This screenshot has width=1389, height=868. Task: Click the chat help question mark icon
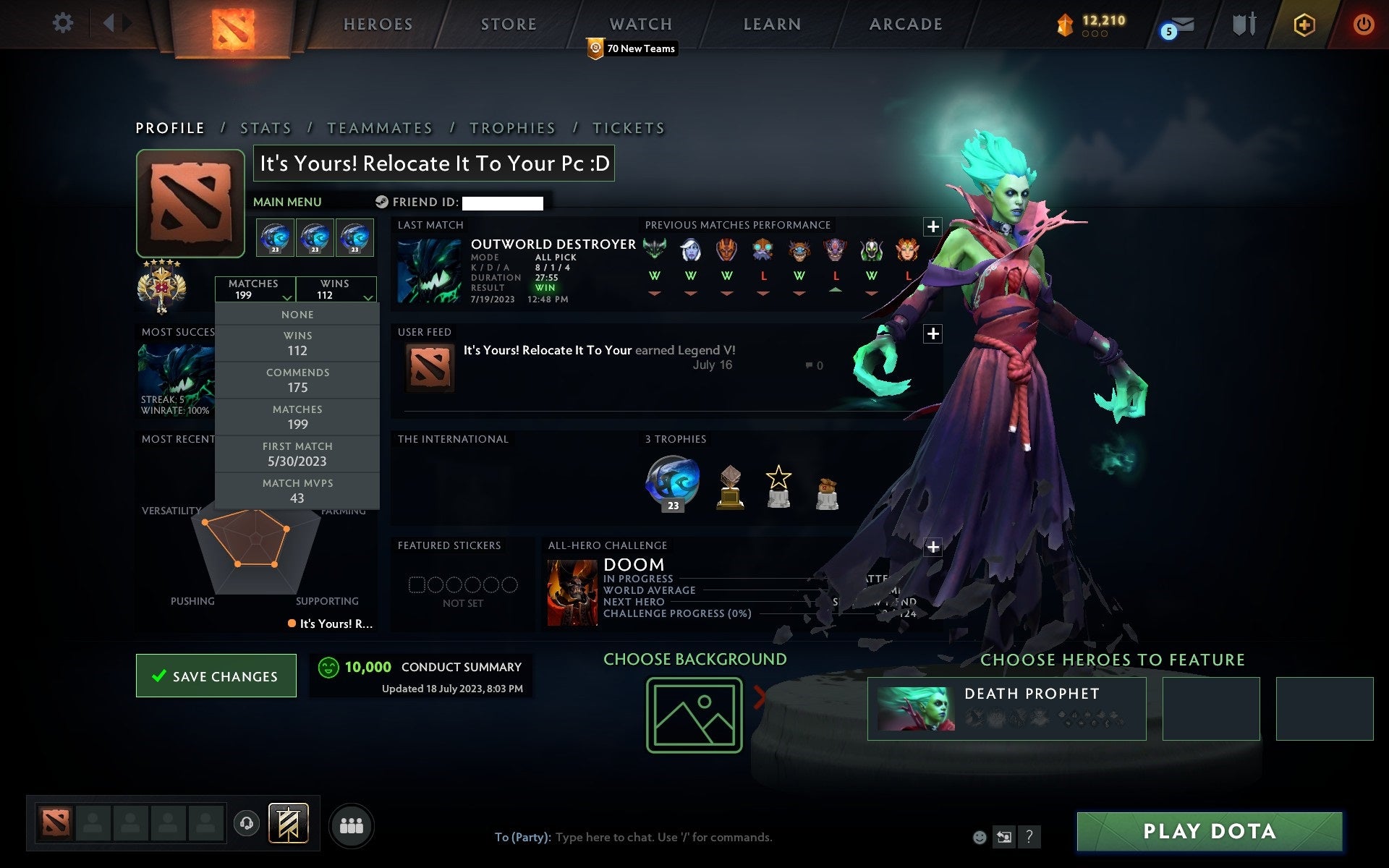1030,837
